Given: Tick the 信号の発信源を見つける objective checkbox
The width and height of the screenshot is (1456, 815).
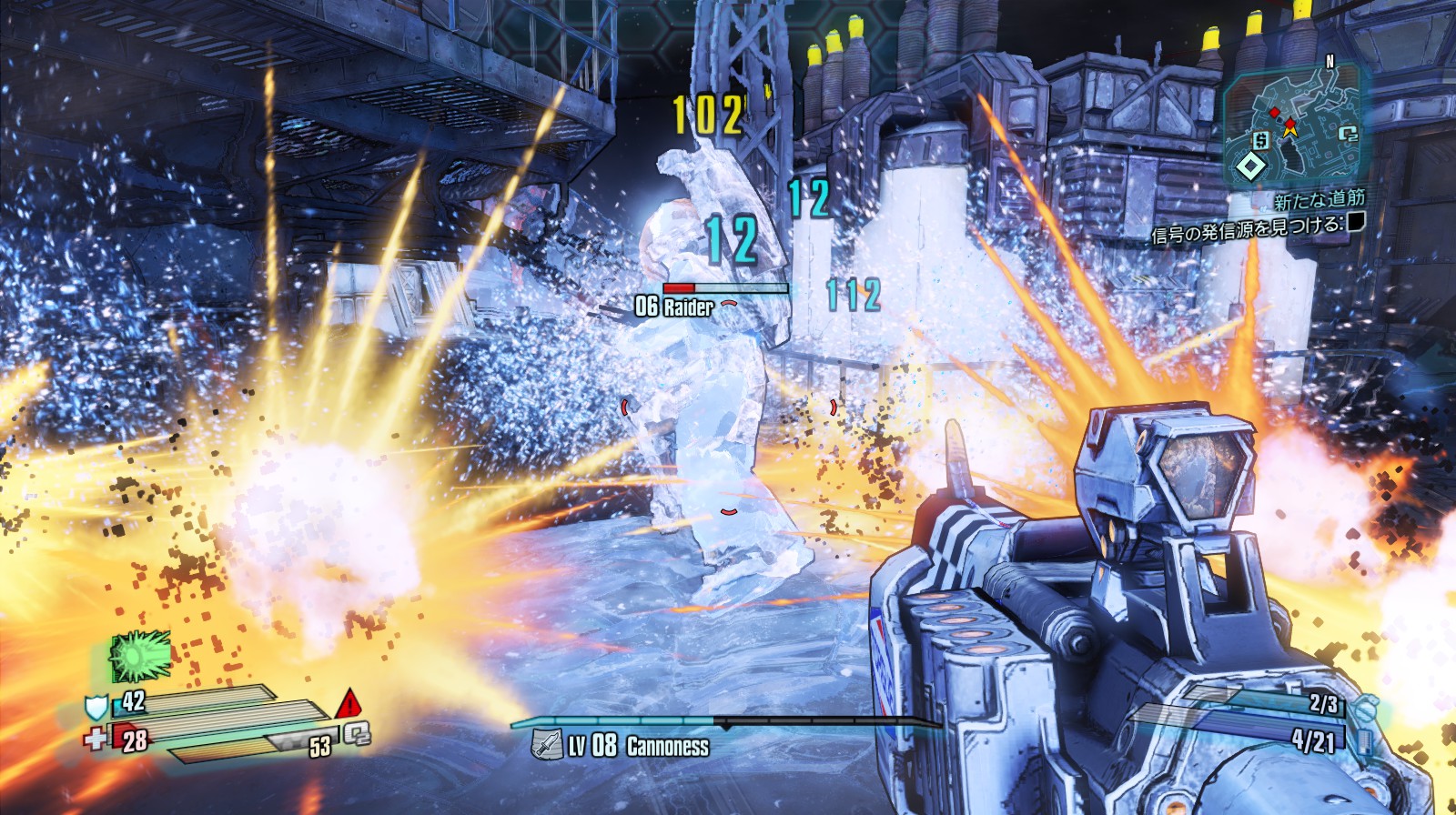Looking at the screenshot, I should click(1356, 221).
